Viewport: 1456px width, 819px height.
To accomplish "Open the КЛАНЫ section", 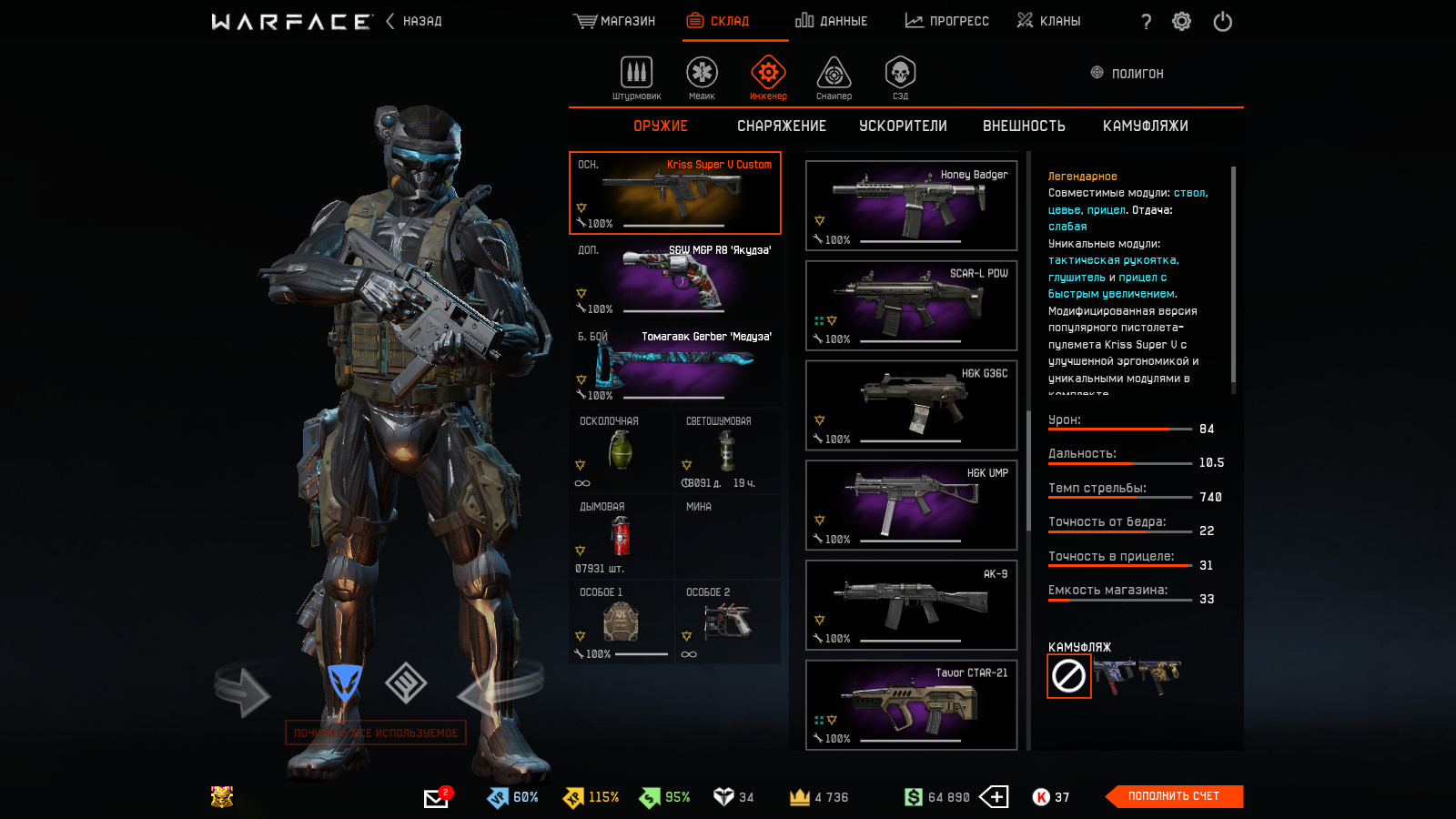I will coord(1049,21).
